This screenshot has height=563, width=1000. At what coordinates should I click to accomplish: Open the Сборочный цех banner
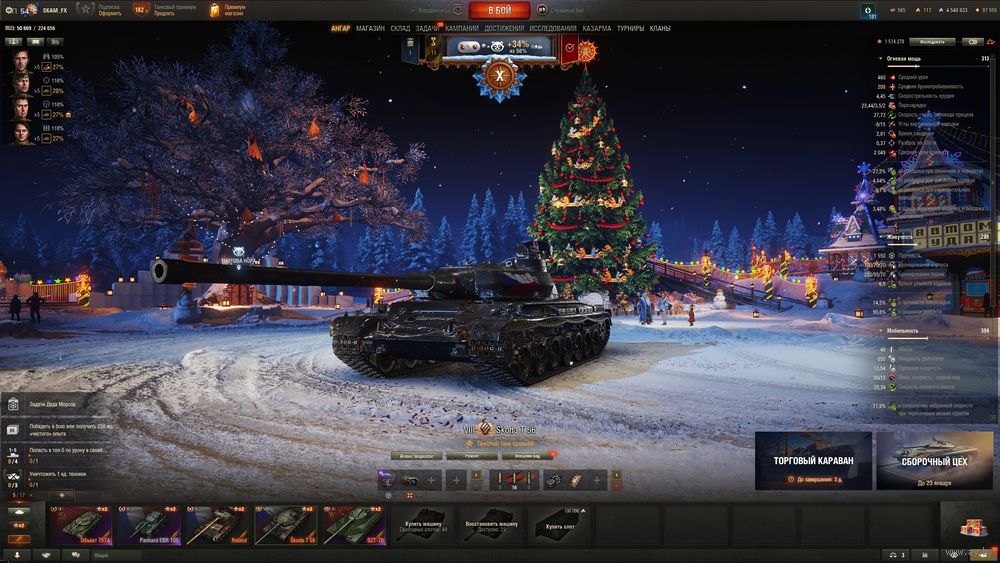pos(933,462)
